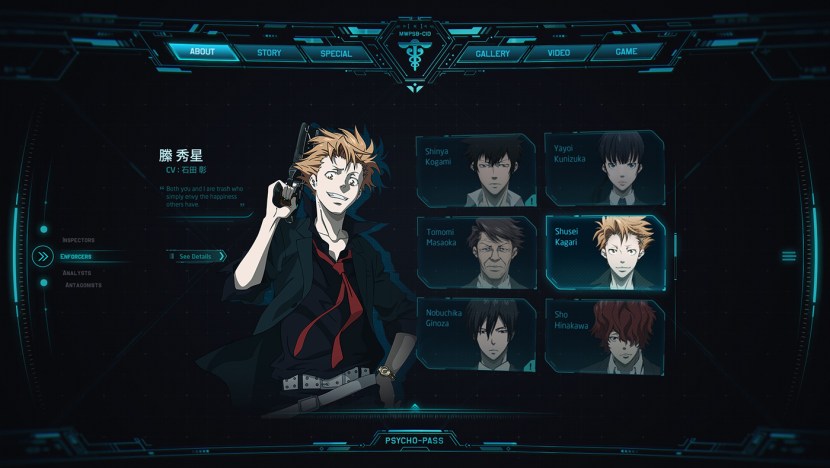Open the three-line menu icon
This screenshot has height=468, width=830.
click(x=789, y=257)
